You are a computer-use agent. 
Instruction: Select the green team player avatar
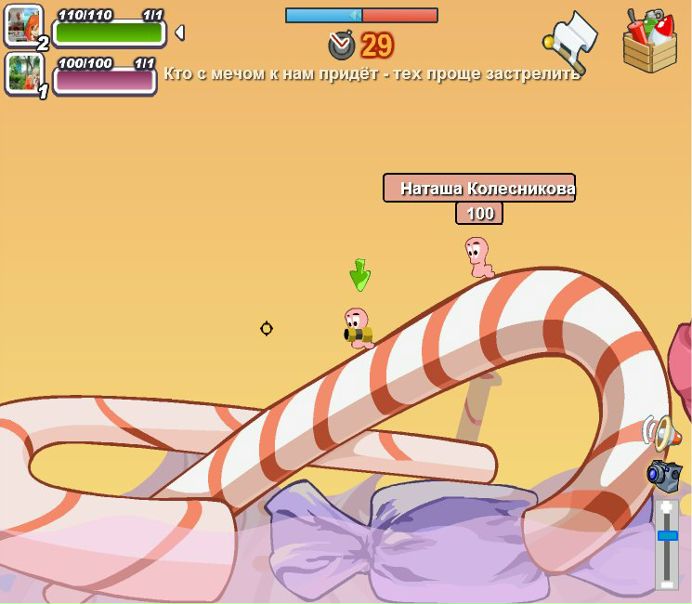point(23,26)
